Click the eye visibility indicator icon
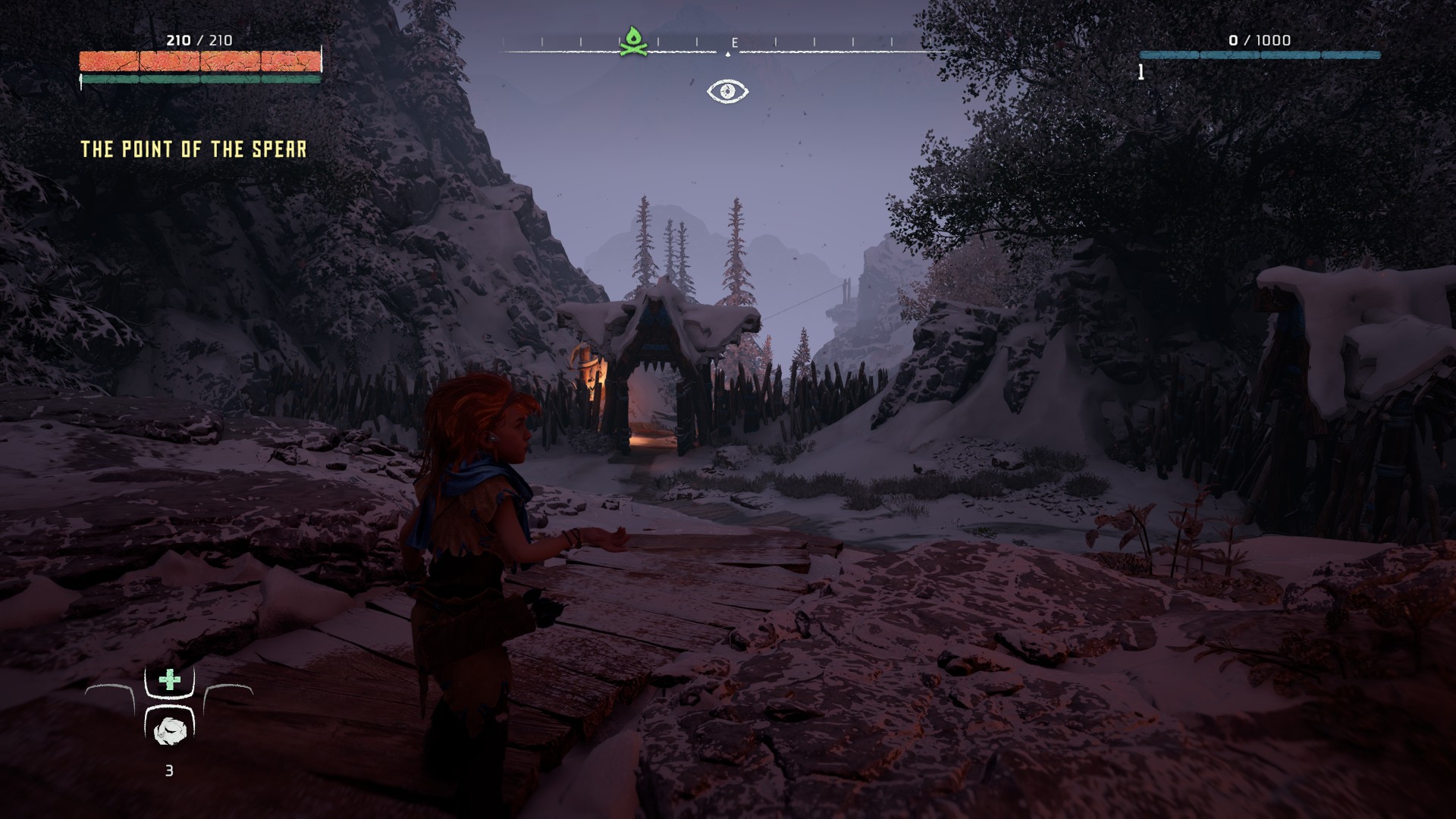Screen dimensions: 1456x819 click(727, 92)
